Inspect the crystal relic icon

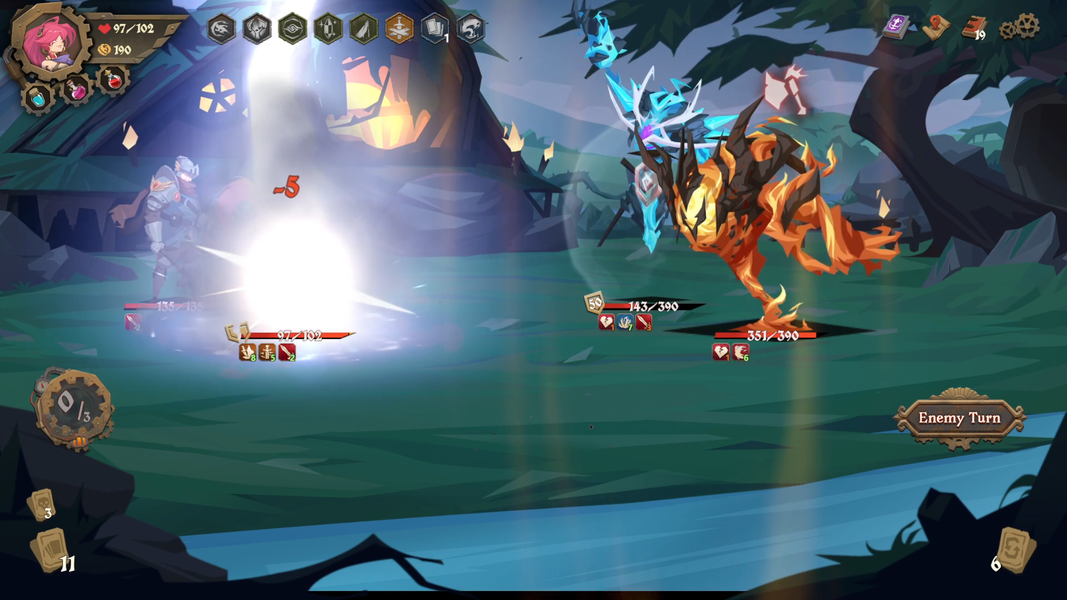(328, 28)
